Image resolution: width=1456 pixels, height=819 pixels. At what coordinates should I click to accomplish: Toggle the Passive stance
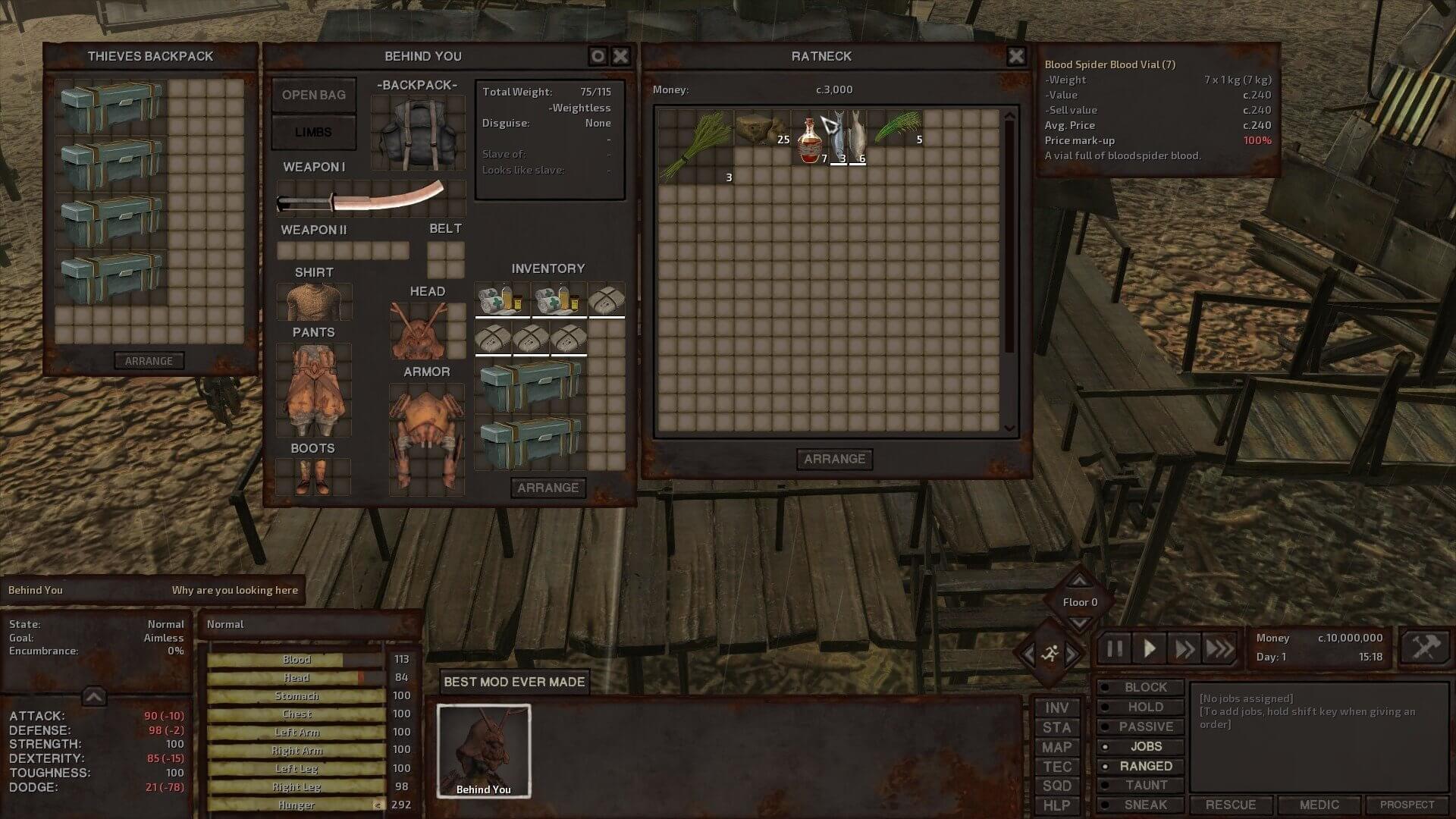click(x=1145, y=726)
